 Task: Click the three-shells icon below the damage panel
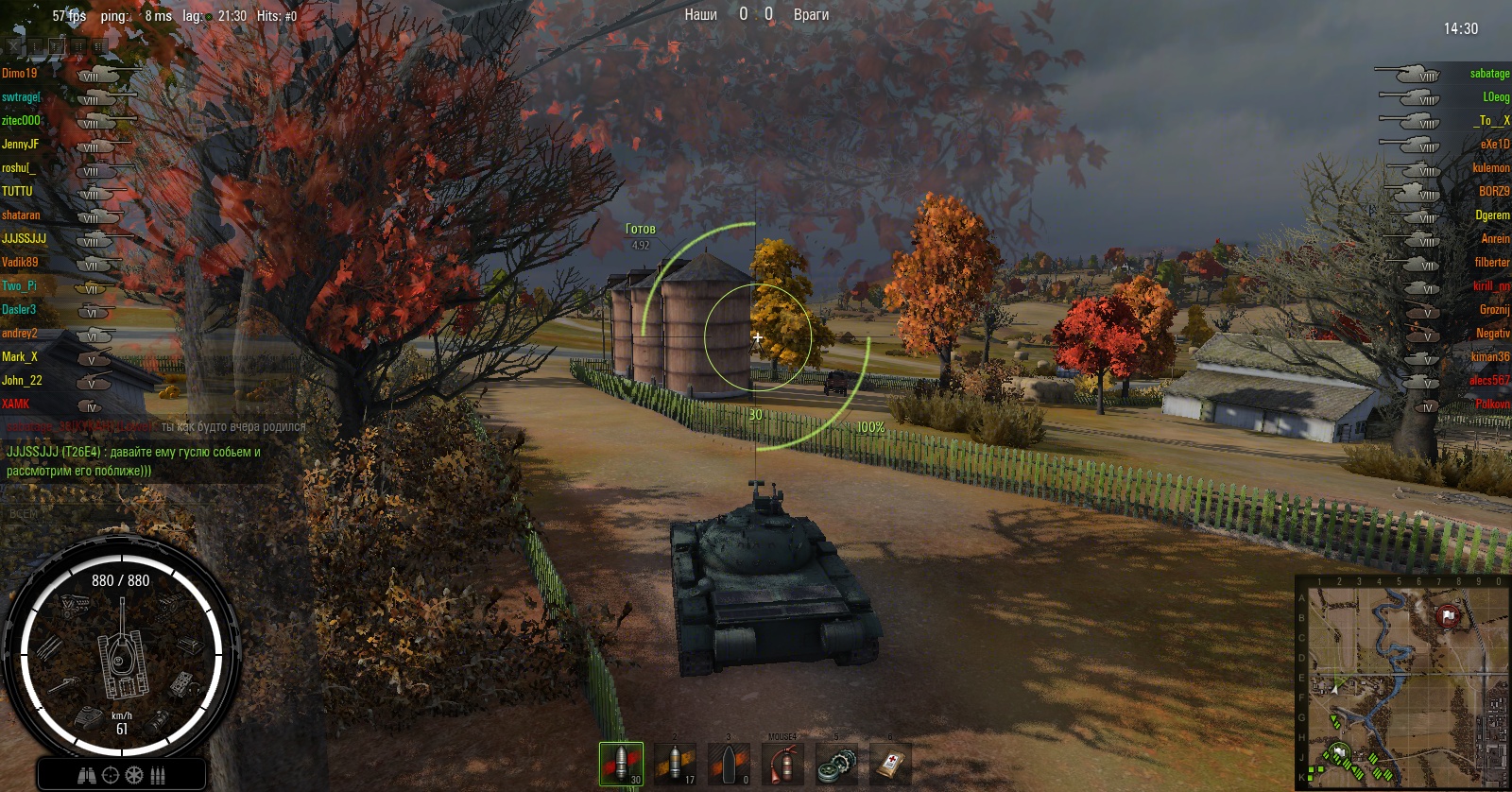click(158, 776)
